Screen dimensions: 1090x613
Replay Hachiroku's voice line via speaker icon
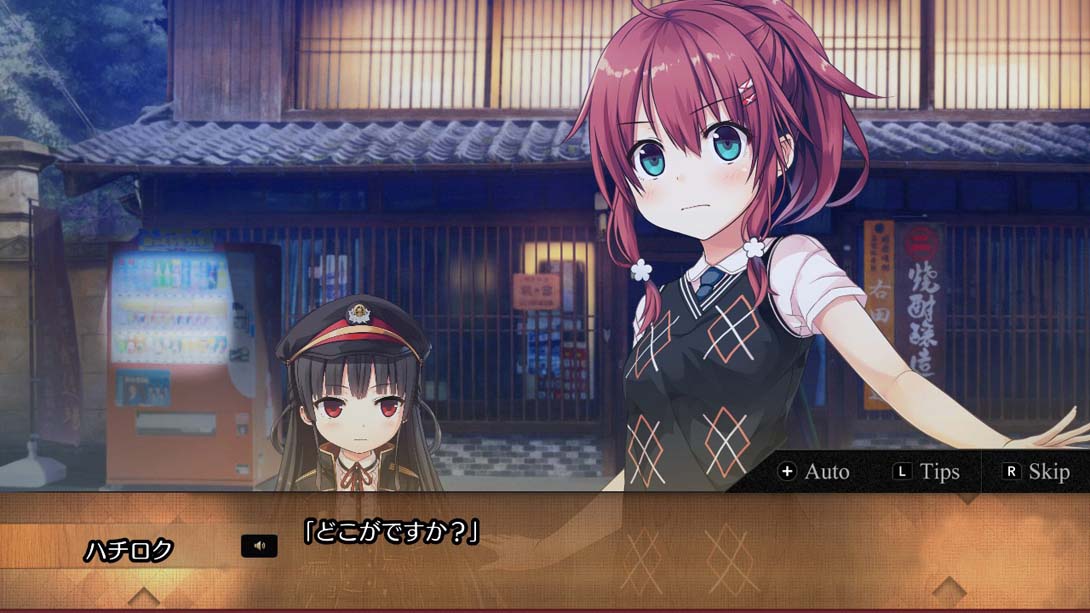pyautogui.click(x=259, y=546)
